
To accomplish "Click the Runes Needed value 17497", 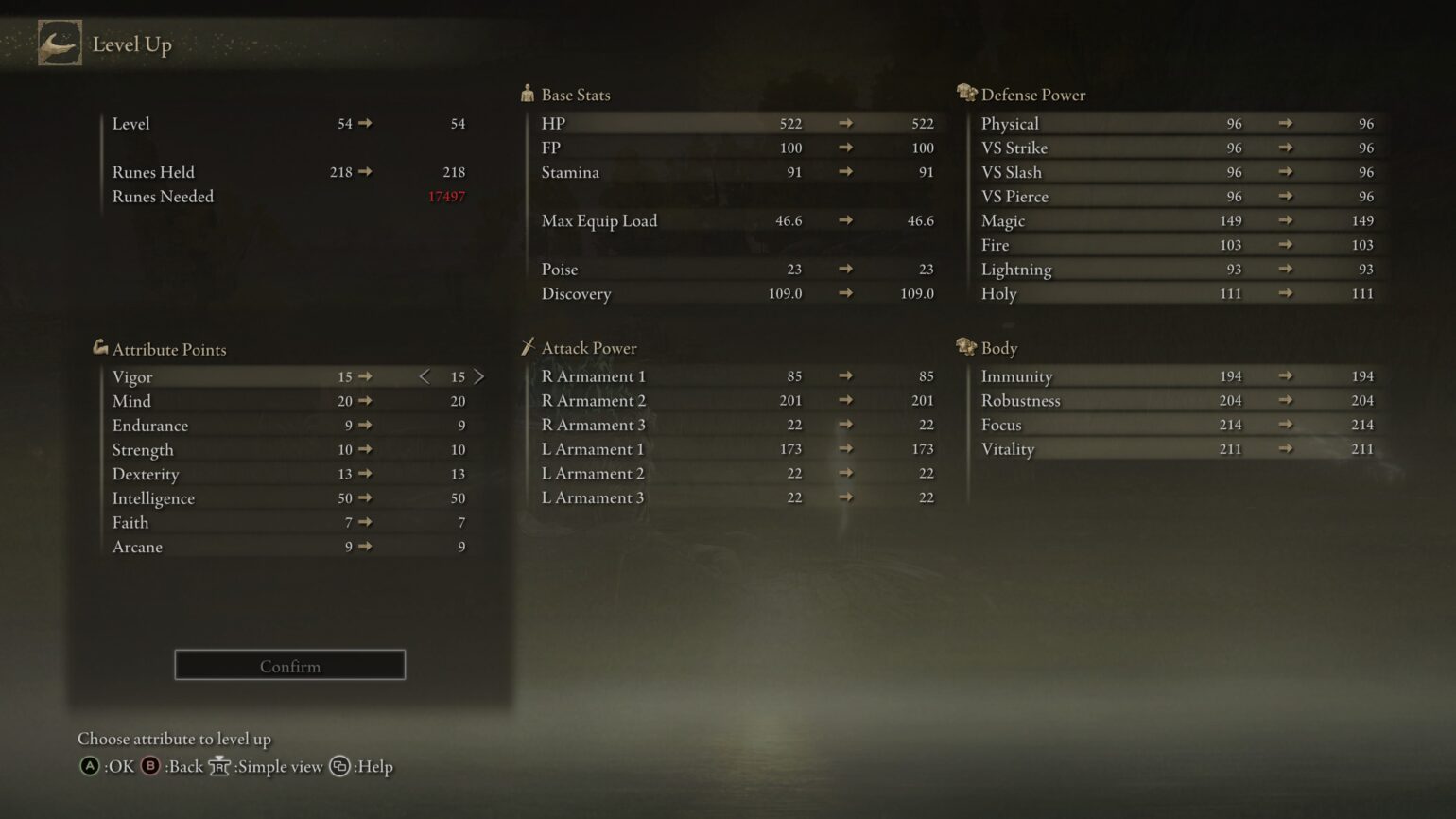I will coord(445,196).
